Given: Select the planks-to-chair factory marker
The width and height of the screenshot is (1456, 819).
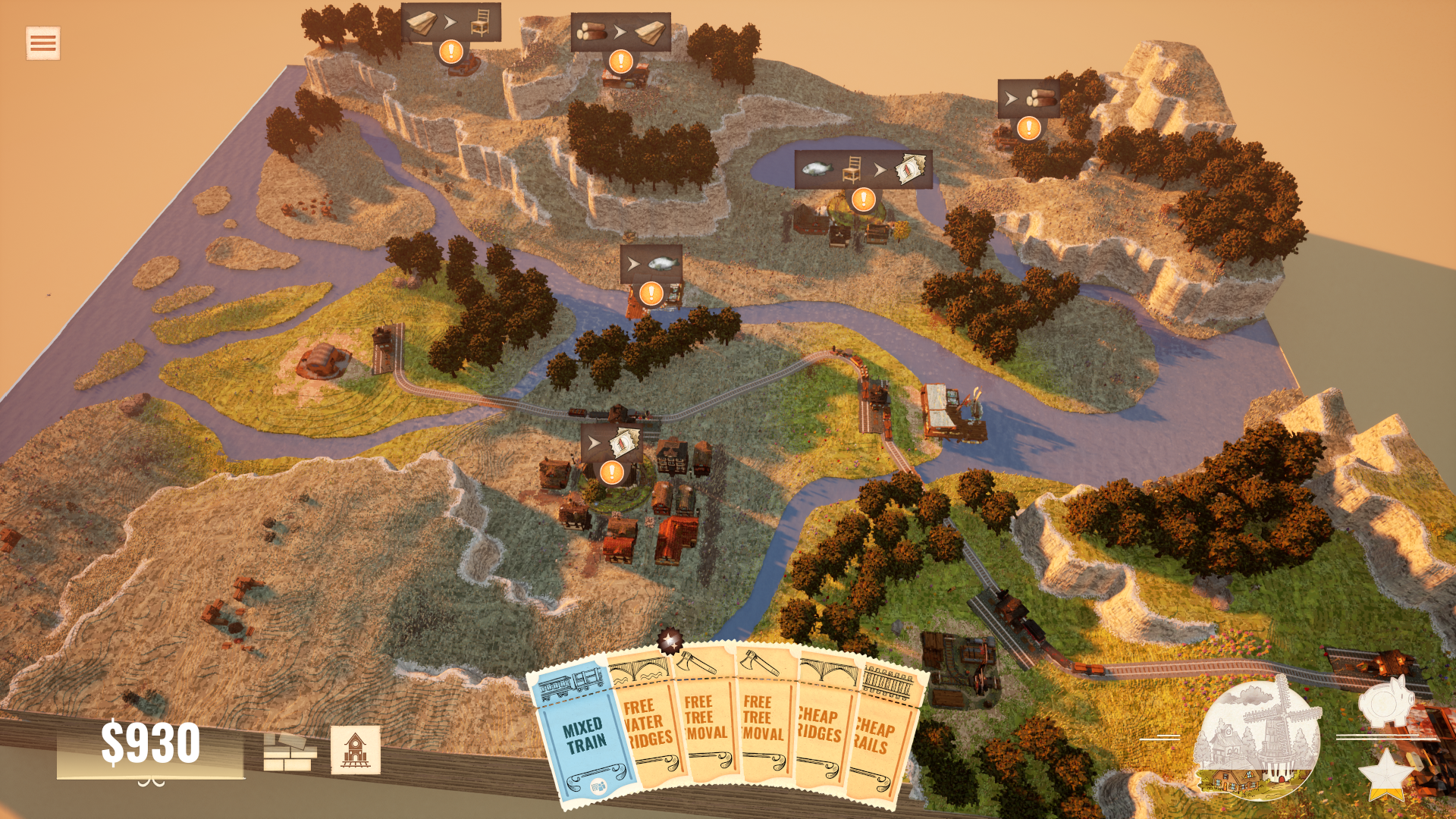Looking at the screenshot, I should coord(451,52).
